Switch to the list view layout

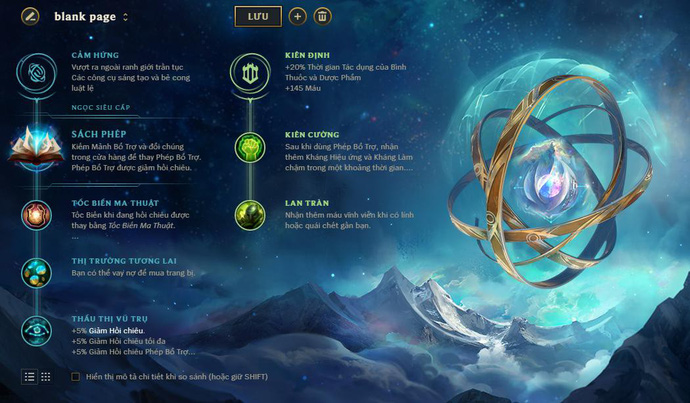[x=29, y=376]
